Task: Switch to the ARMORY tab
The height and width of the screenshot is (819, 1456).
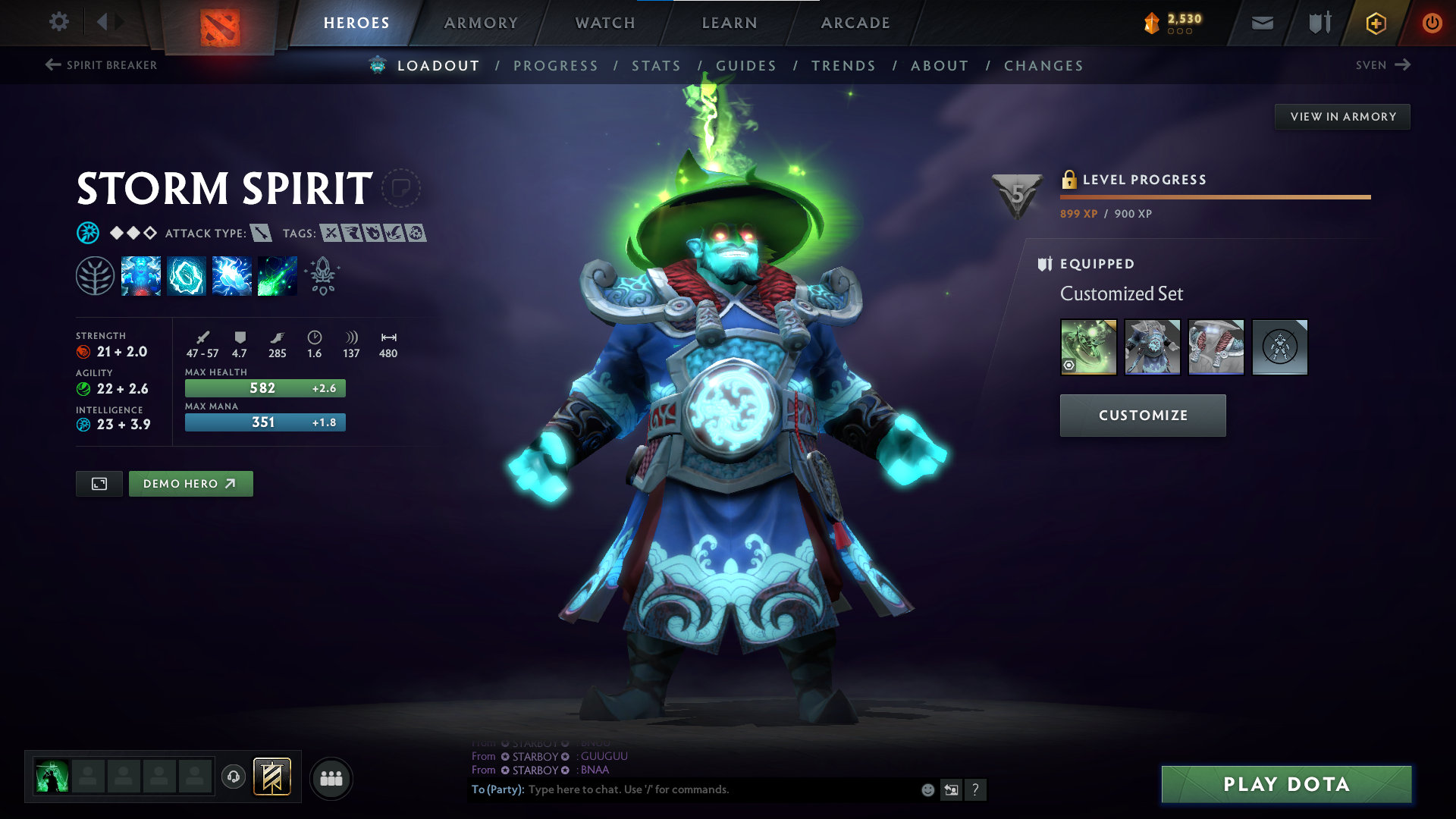Action: 481,23
